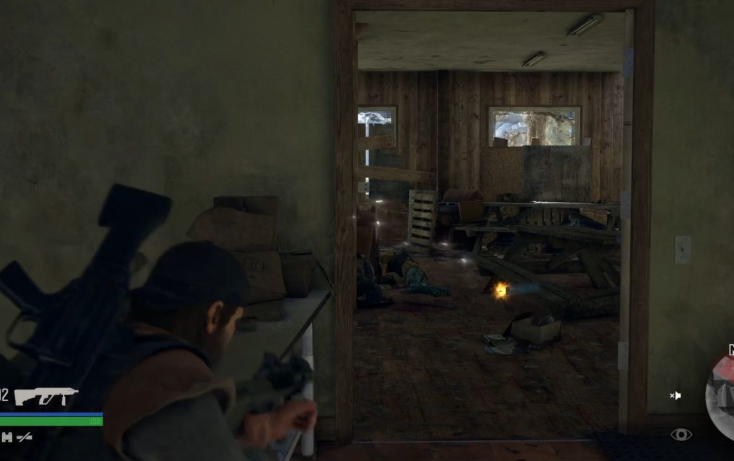The height and width of the screenshot is (461, 734).
Task: Click the muted speaker noise indicator
Action: click(x=676, y=396)
